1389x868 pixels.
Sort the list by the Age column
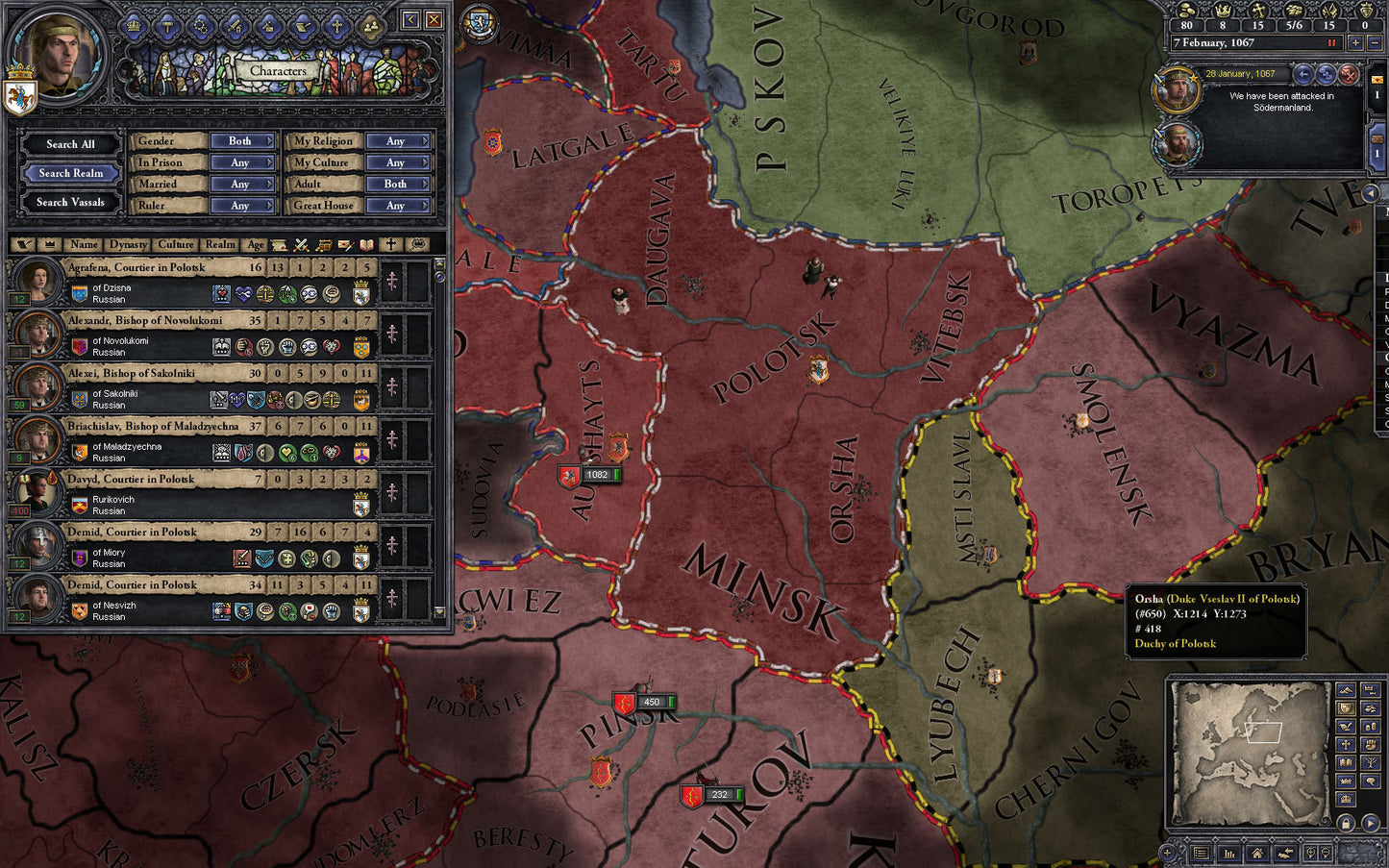click(x=255, y=245)
